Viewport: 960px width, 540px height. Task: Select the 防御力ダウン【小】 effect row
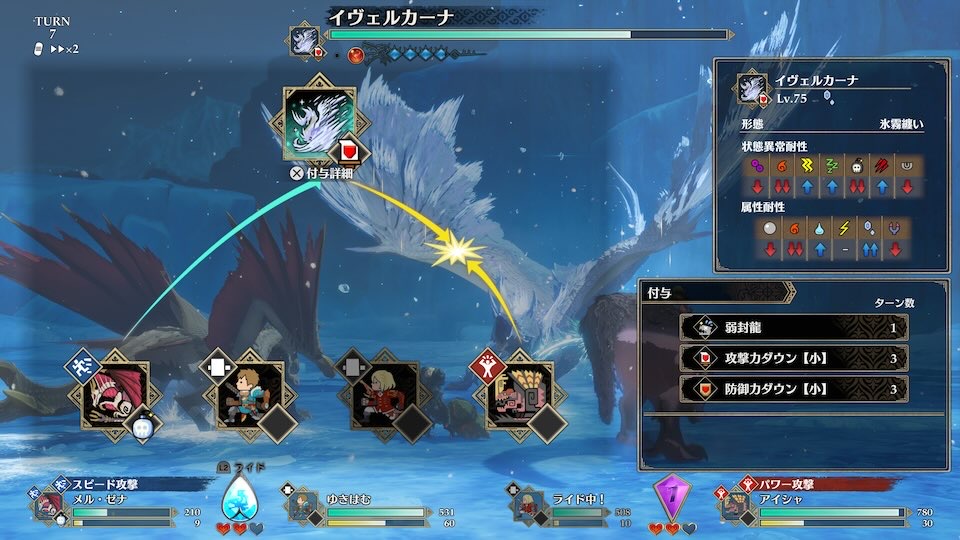coord(793,388)
